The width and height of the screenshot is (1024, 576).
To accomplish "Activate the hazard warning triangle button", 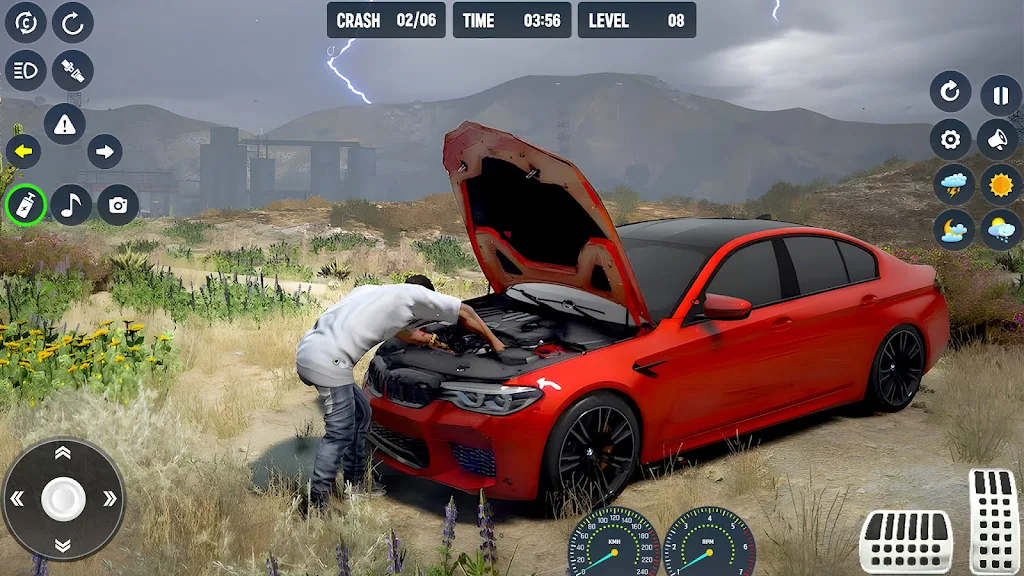I will 65,124.
